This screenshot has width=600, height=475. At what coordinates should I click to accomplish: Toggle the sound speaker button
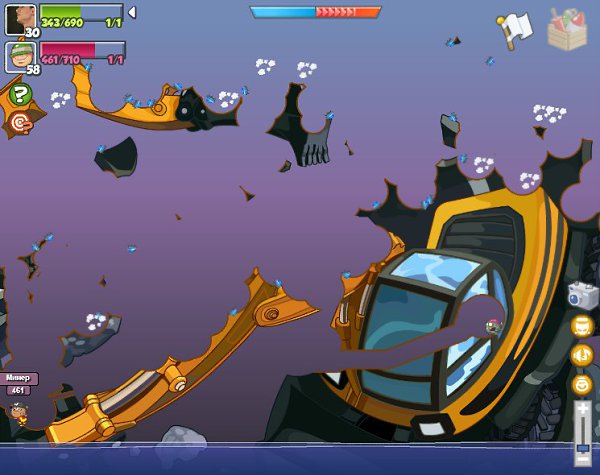(582, 355)
